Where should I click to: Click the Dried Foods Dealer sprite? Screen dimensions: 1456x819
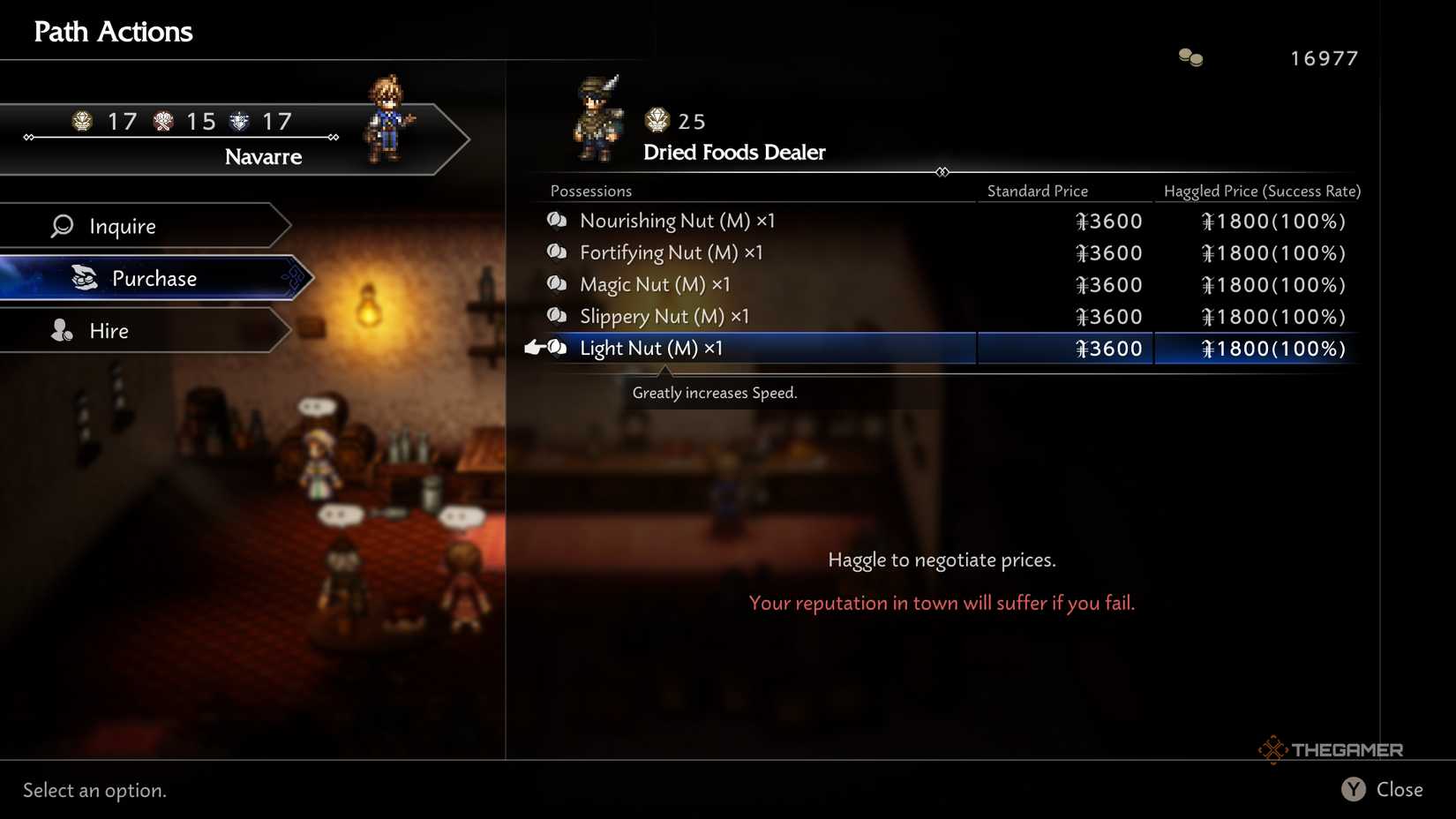598,119
